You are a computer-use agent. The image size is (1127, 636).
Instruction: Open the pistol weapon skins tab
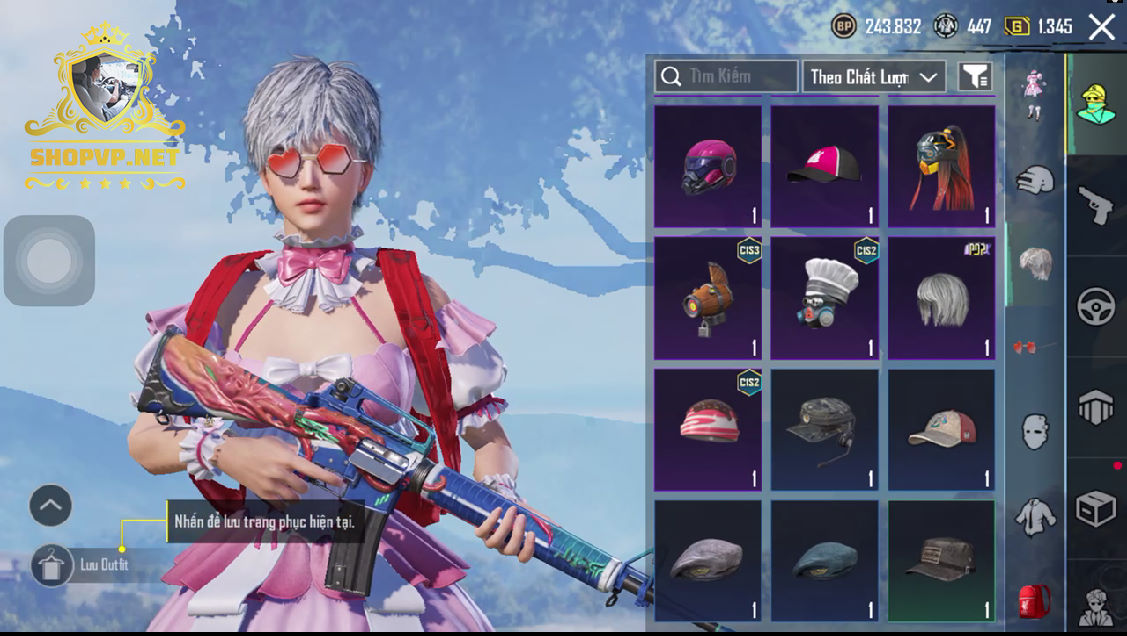click(1096, 205)
